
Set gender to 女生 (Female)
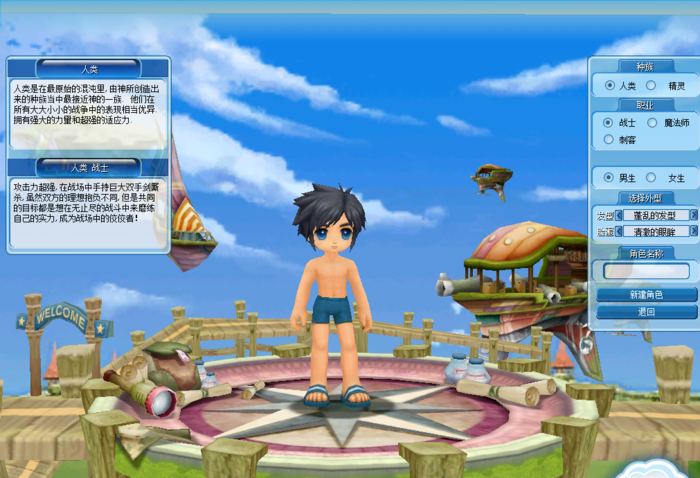(x=651, y=178)
